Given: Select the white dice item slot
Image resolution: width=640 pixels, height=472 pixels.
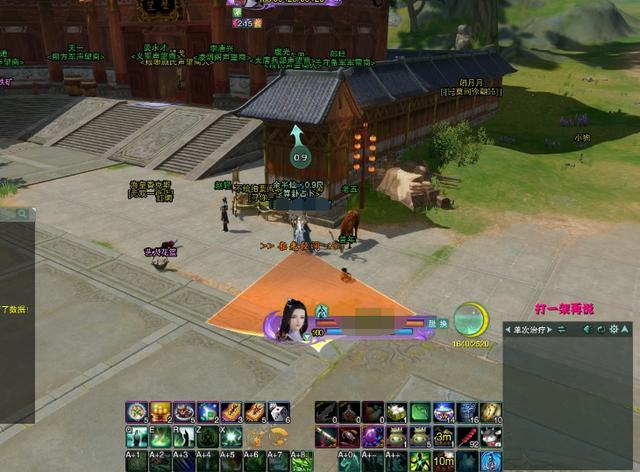Looking at the screenshot, I should tap(279, 411).
